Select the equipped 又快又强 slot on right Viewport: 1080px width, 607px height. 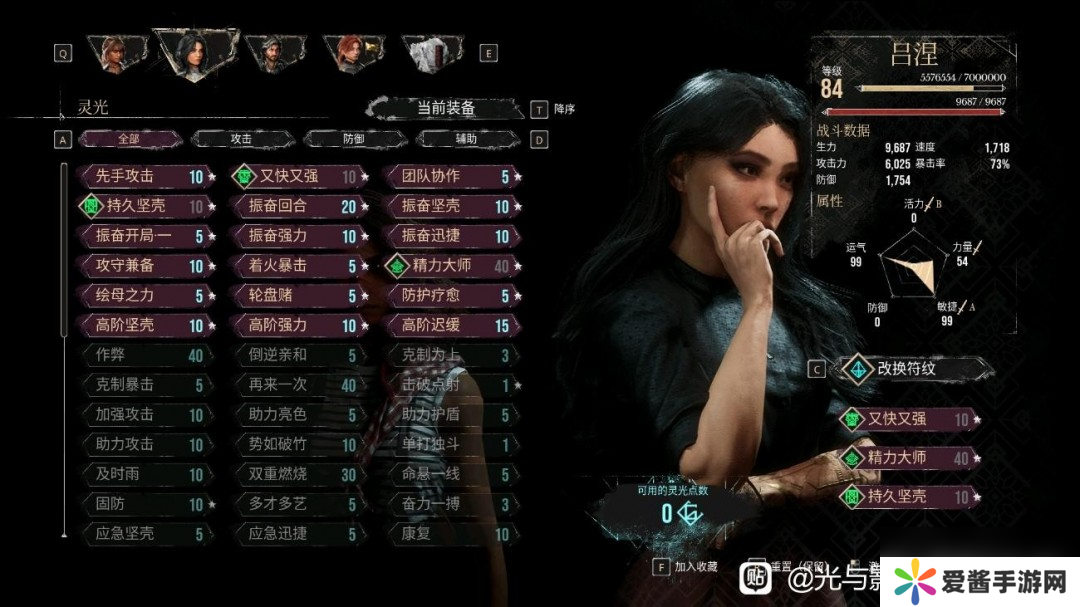coord(908,420)
